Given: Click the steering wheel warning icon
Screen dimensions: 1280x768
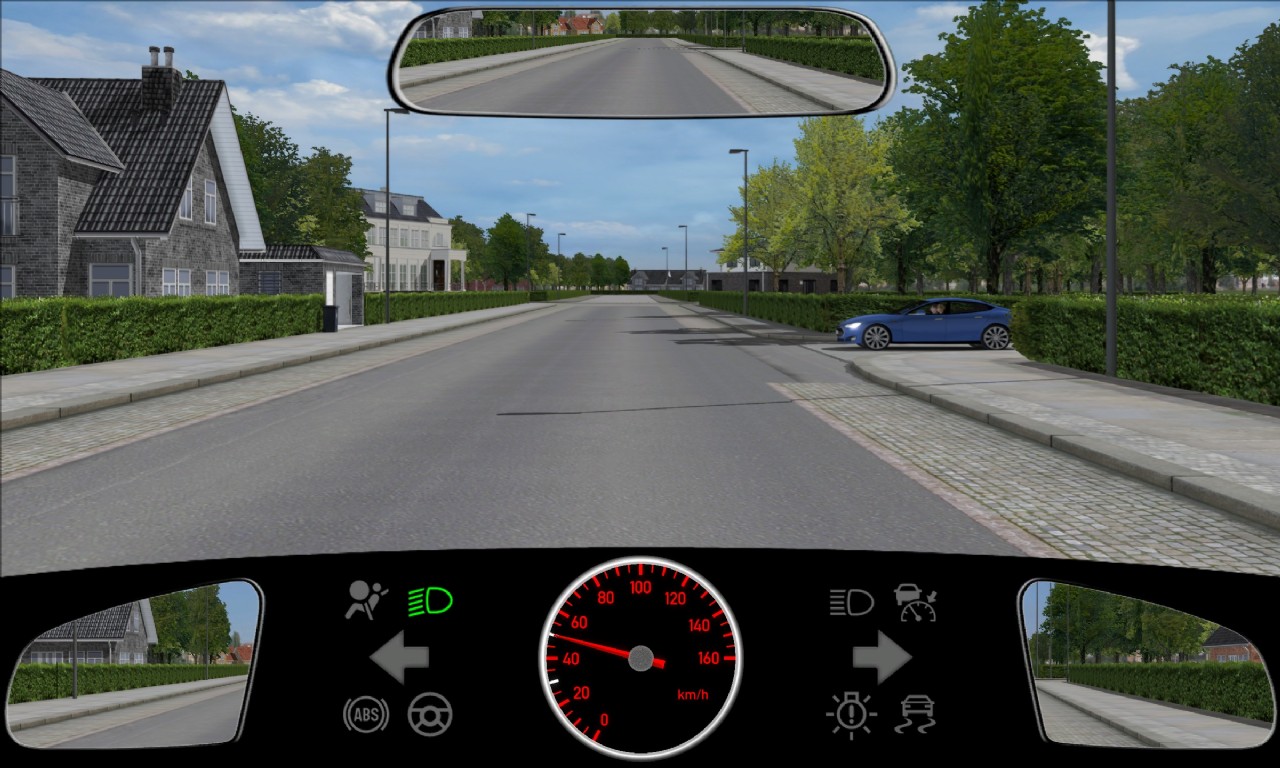Looking at the screenshot, I should click(x=430, y=714).
